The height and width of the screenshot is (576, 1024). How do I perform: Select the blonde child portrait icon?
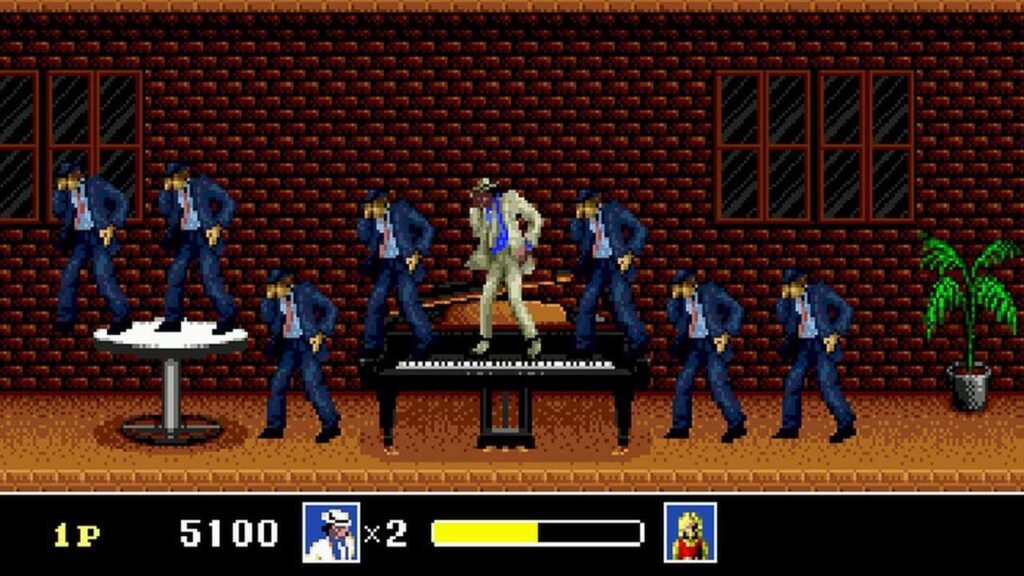pyautogui.click(x=690, y=532)
